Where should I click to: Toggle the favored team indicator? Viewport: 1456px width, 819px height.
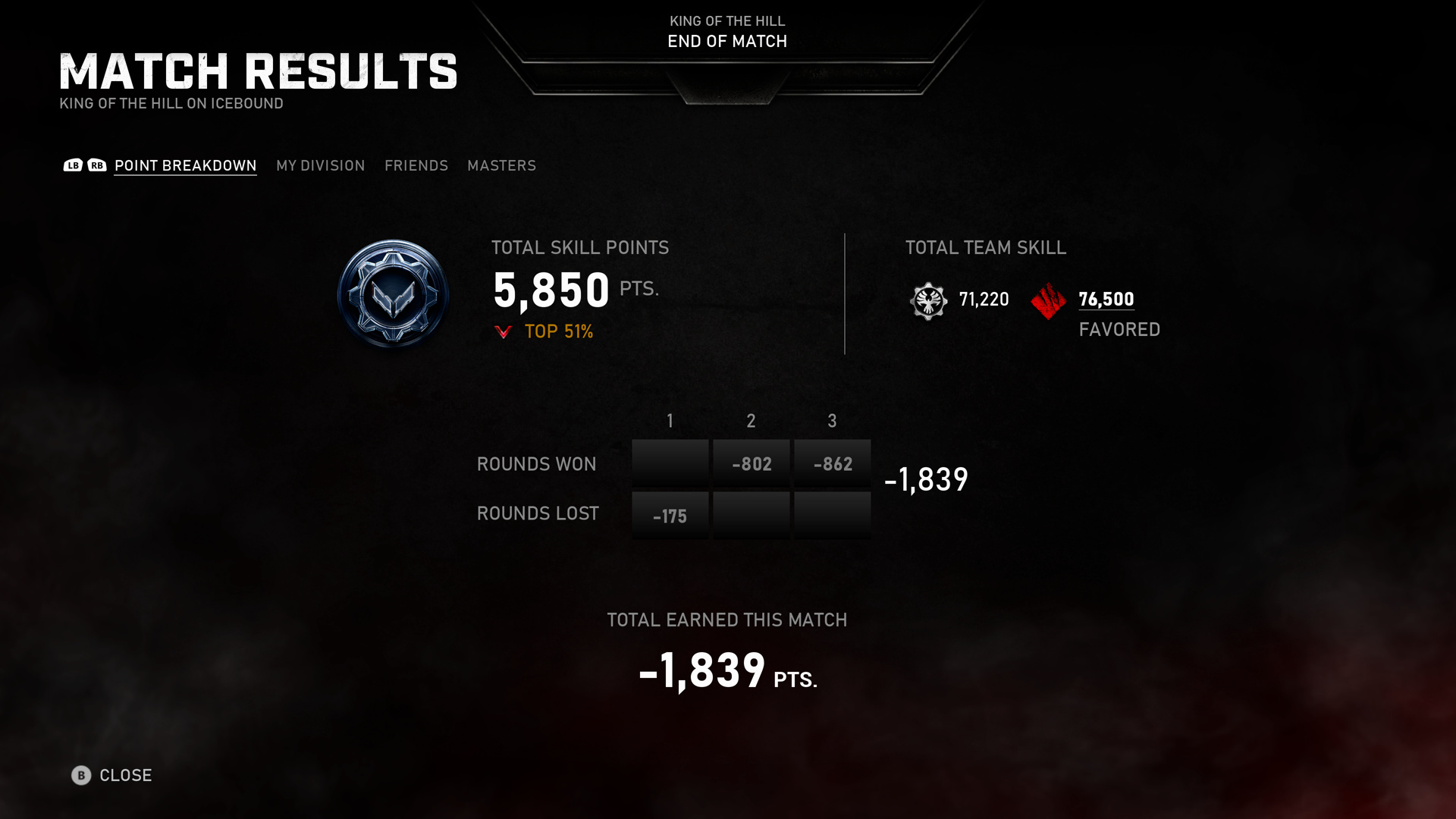point(1119,329)
